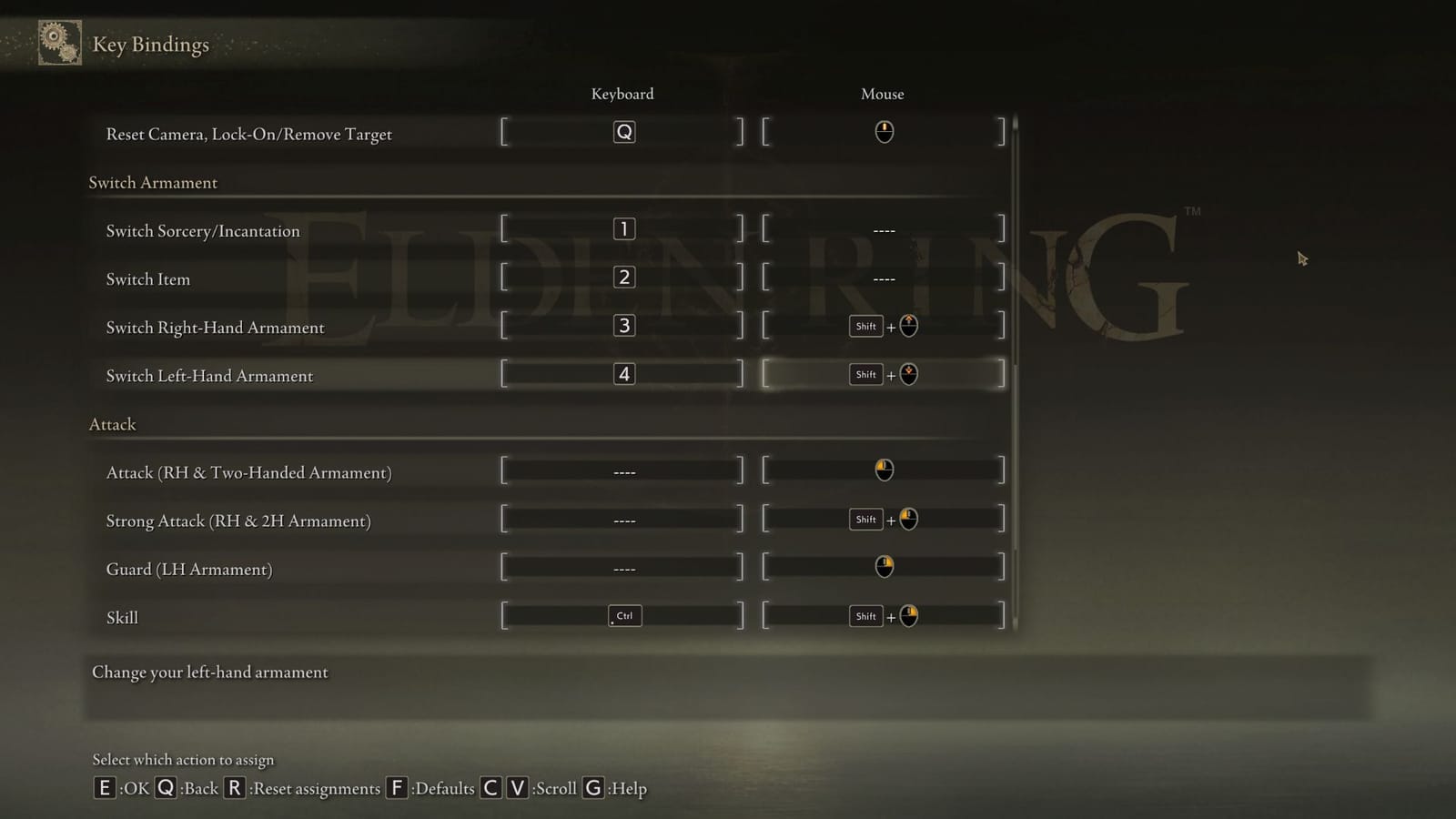Select the Ctrl key binding for Skill
The height and width of the screenshot is (819, 1456).
(x=623, y=615)
